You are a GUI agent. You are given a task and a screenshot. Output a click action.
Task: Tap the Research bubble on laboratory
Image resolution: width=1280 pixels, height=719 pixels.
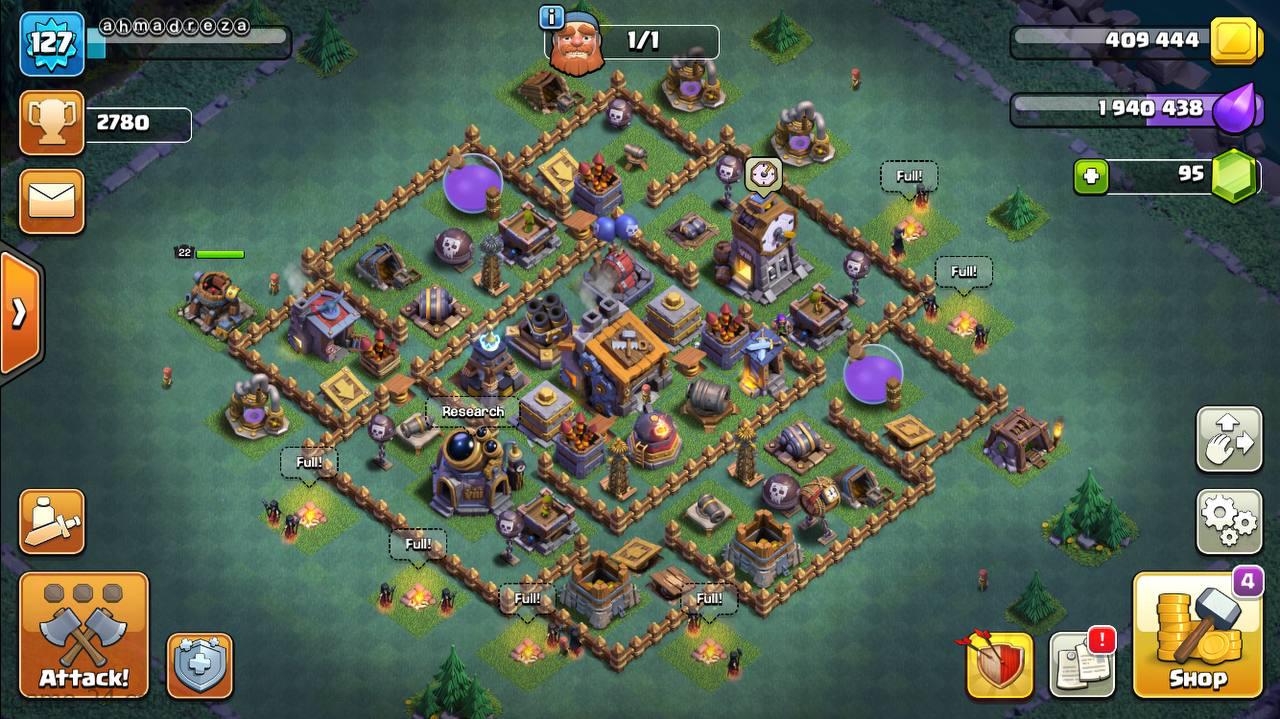click(472, 411)
